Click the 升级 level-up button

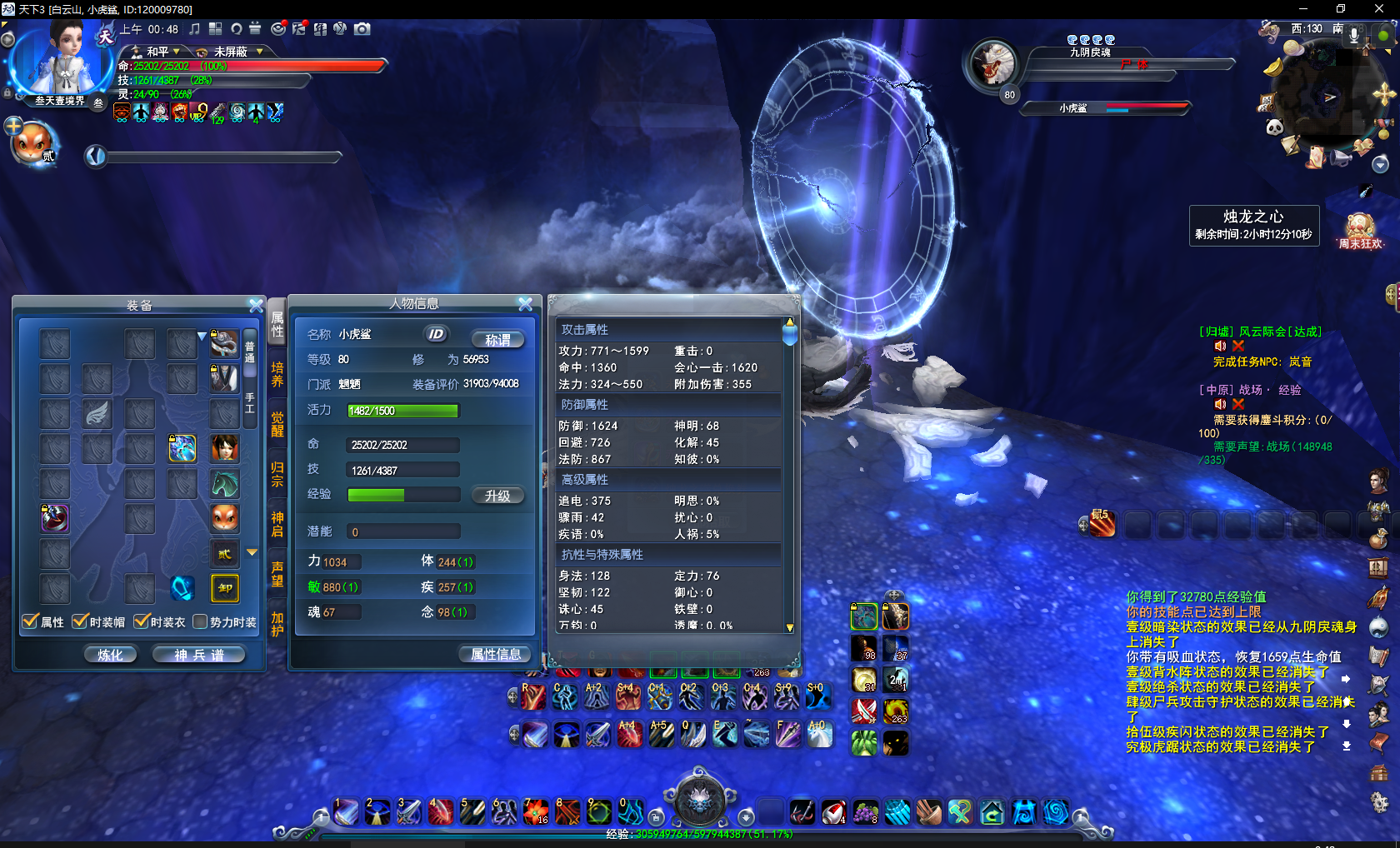497,496
